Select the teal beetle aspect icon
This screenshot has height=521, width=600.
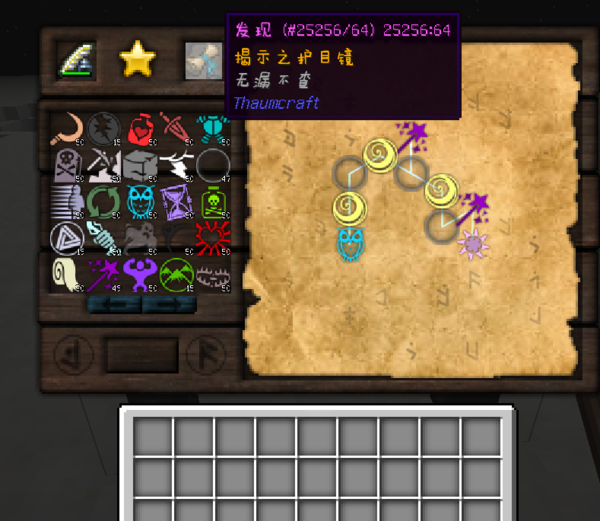pos(212,126)
